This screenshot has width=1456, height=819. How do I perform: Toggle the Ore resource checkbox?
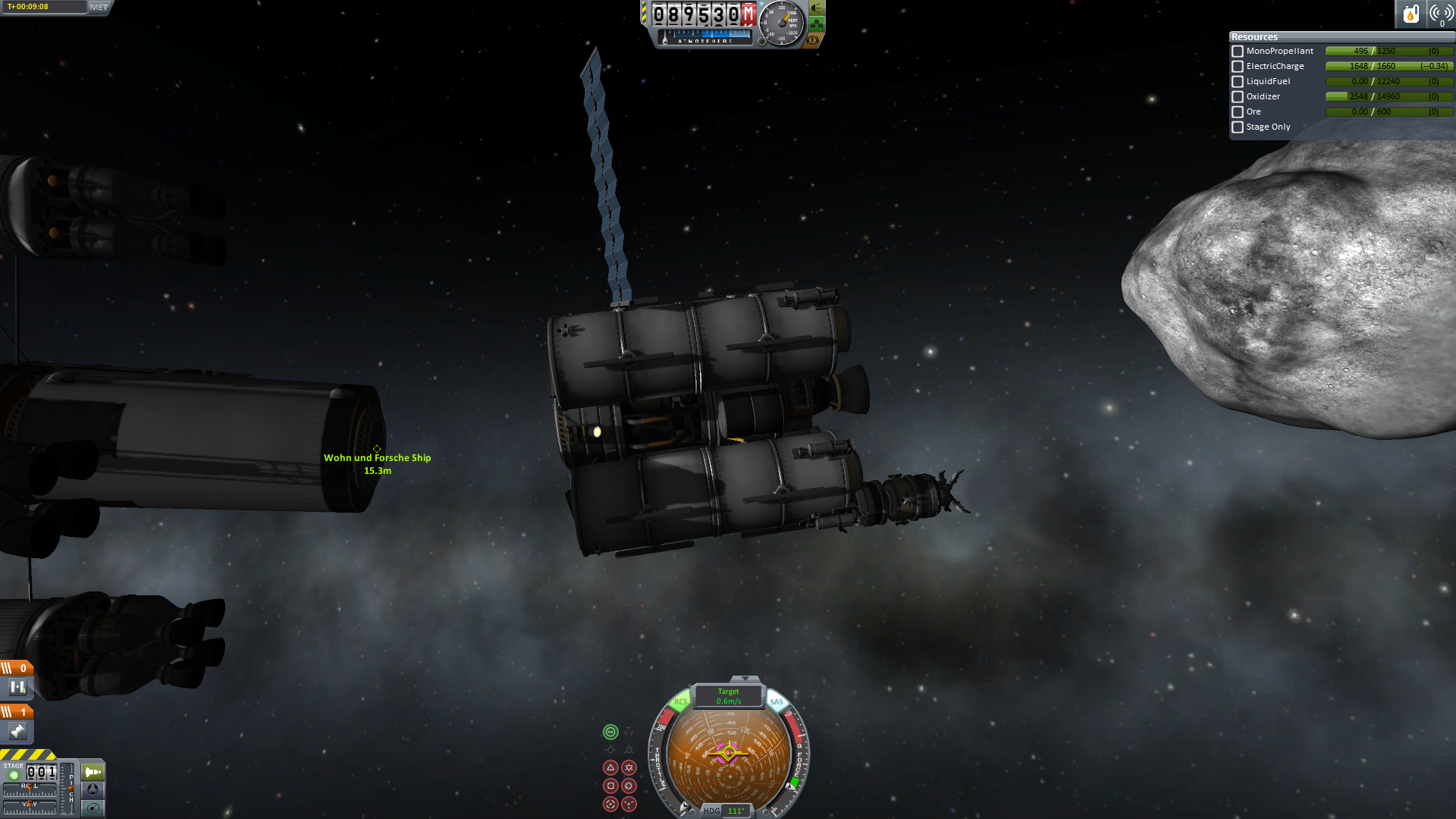click(x=1238, y=112)
